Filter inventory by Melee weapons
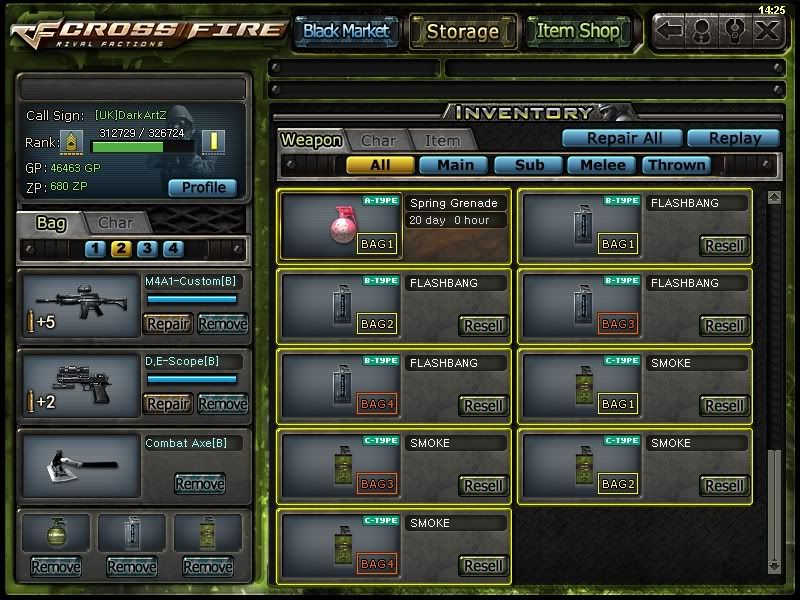The height and width of the screenshot is (600, 800). click(x=603, y=165)
